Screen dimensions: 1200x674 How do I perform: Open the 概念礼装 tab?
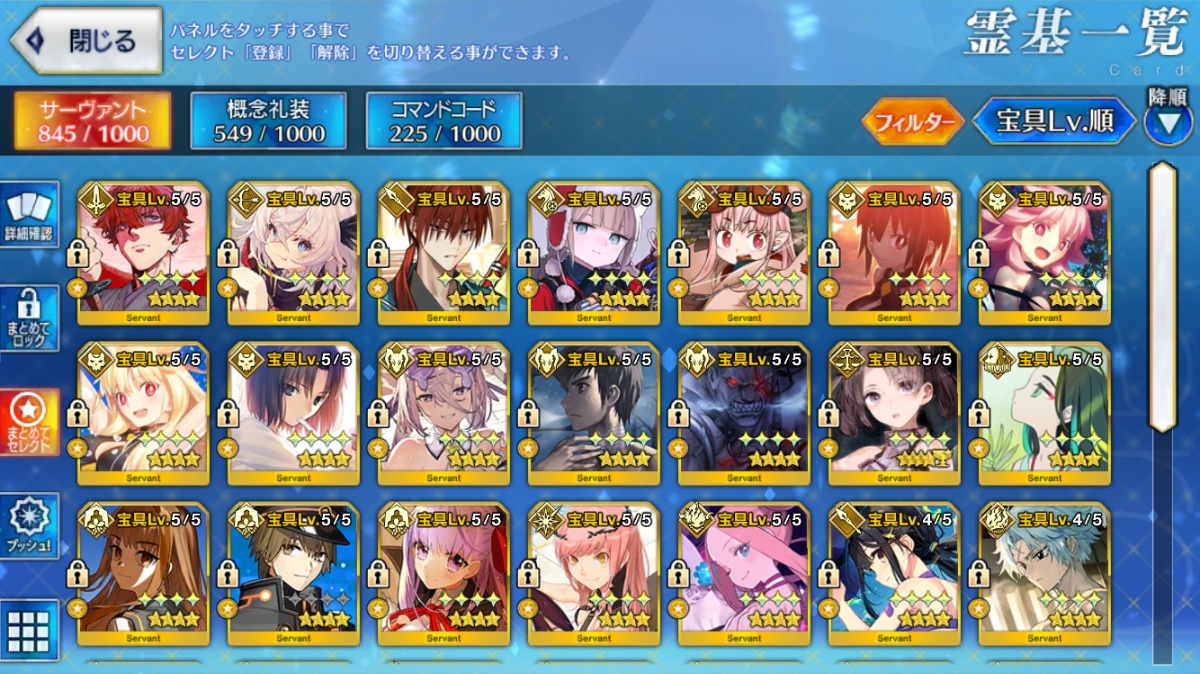[x=268, y=122]
